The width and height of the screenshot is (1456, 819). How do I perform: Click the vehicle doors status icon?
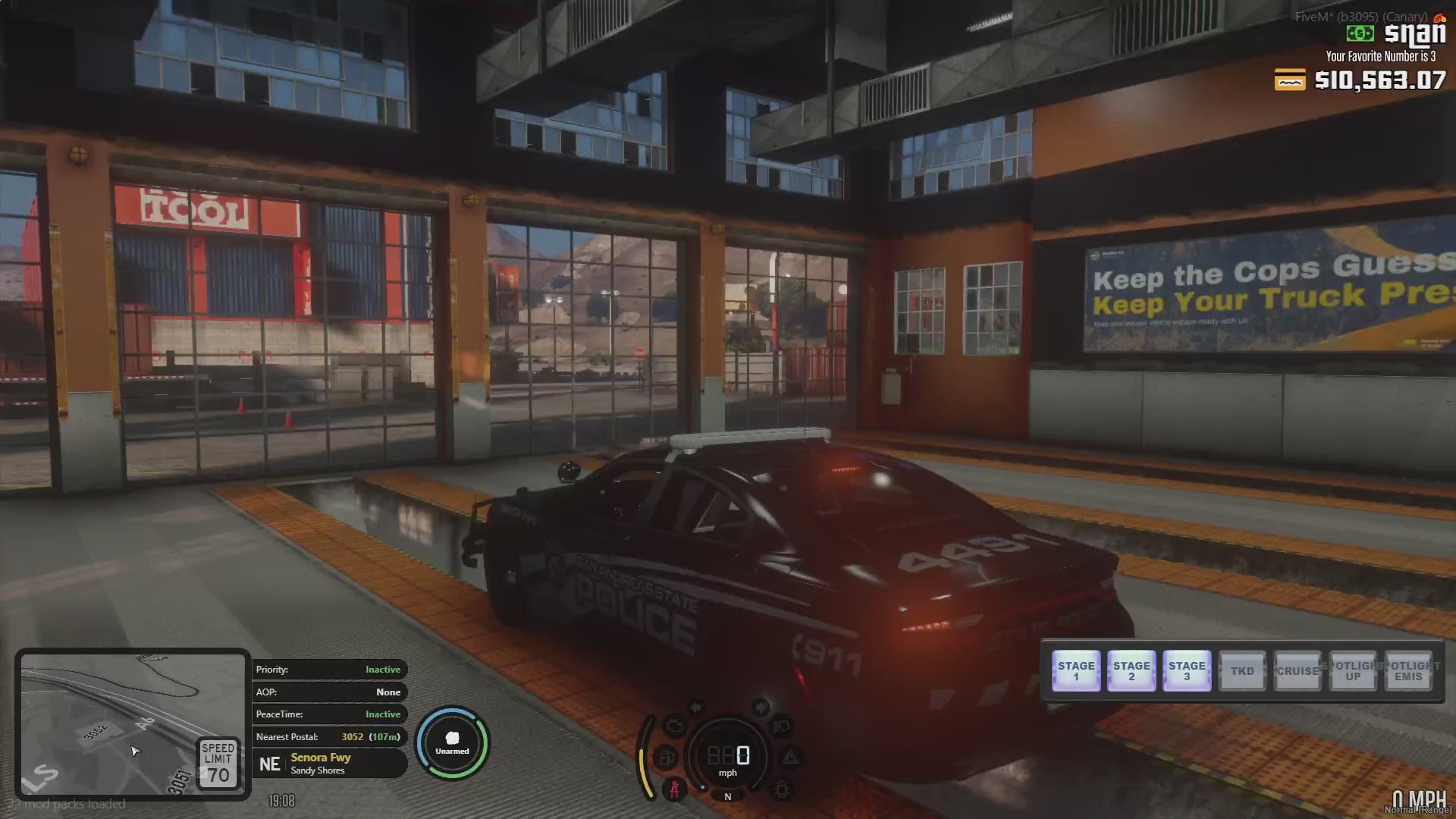[782, 789]
